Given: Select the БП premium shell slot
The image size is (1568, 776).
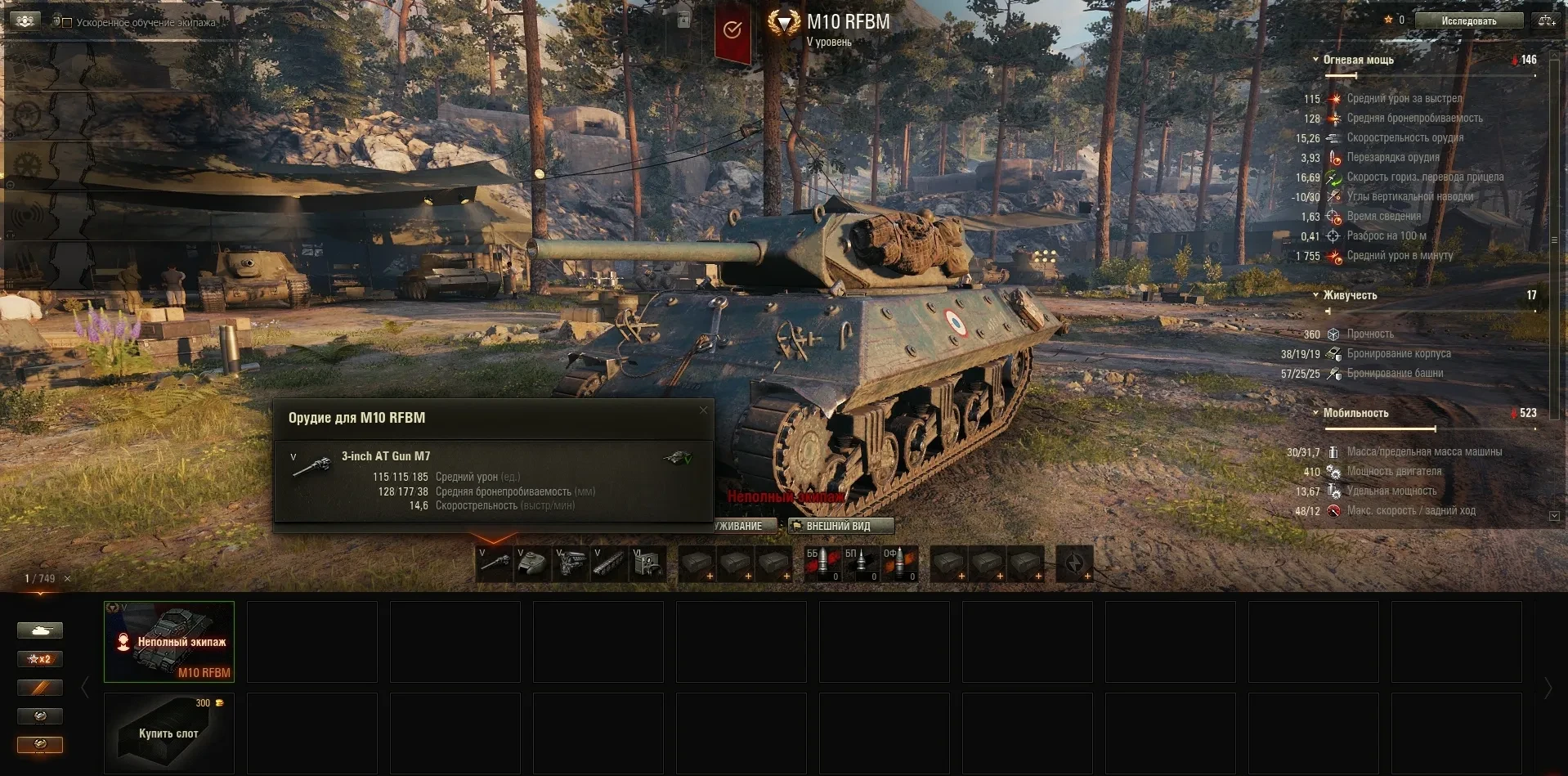Looking at the screenshot, I should point(861,563).
